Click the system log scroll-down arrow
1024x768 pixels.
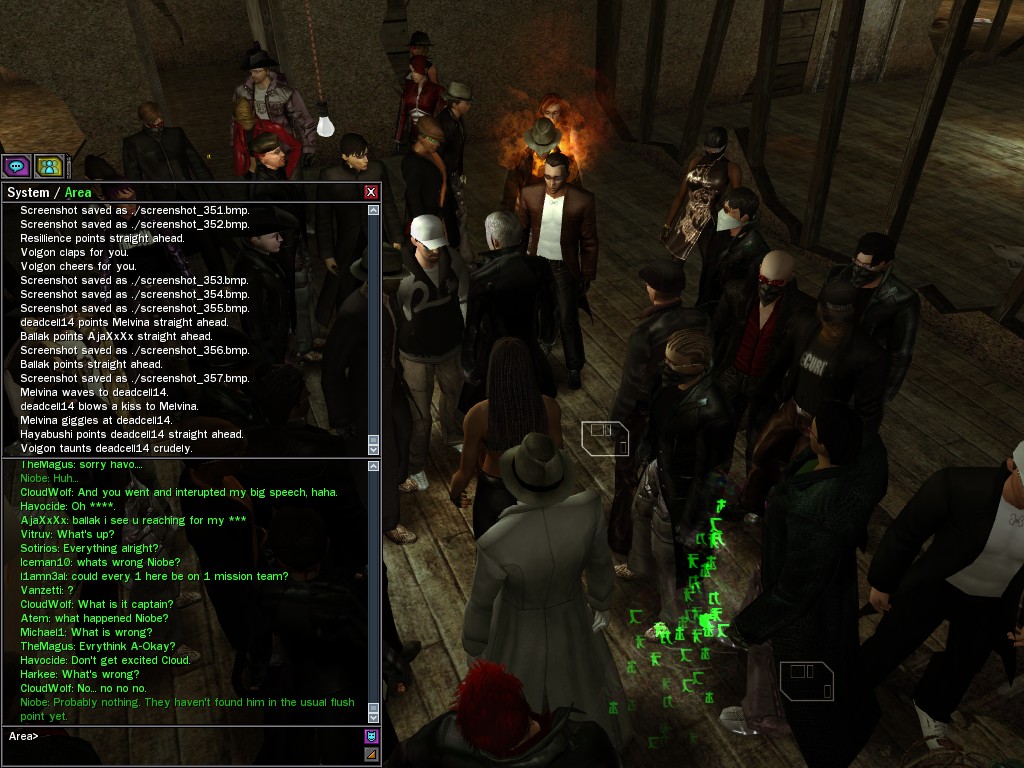click(374, 450)
